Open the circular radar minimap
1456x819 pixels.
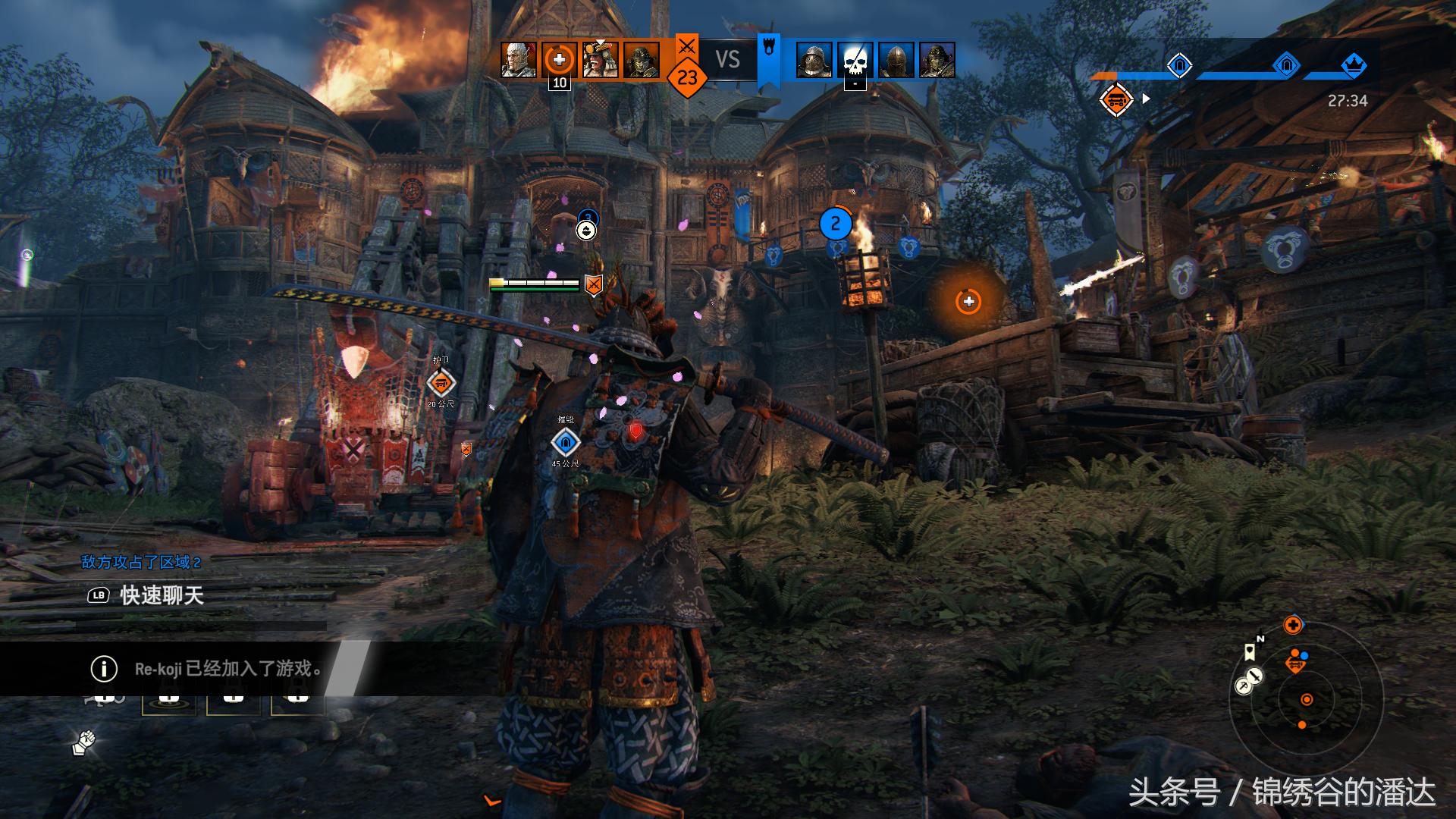1306,699
